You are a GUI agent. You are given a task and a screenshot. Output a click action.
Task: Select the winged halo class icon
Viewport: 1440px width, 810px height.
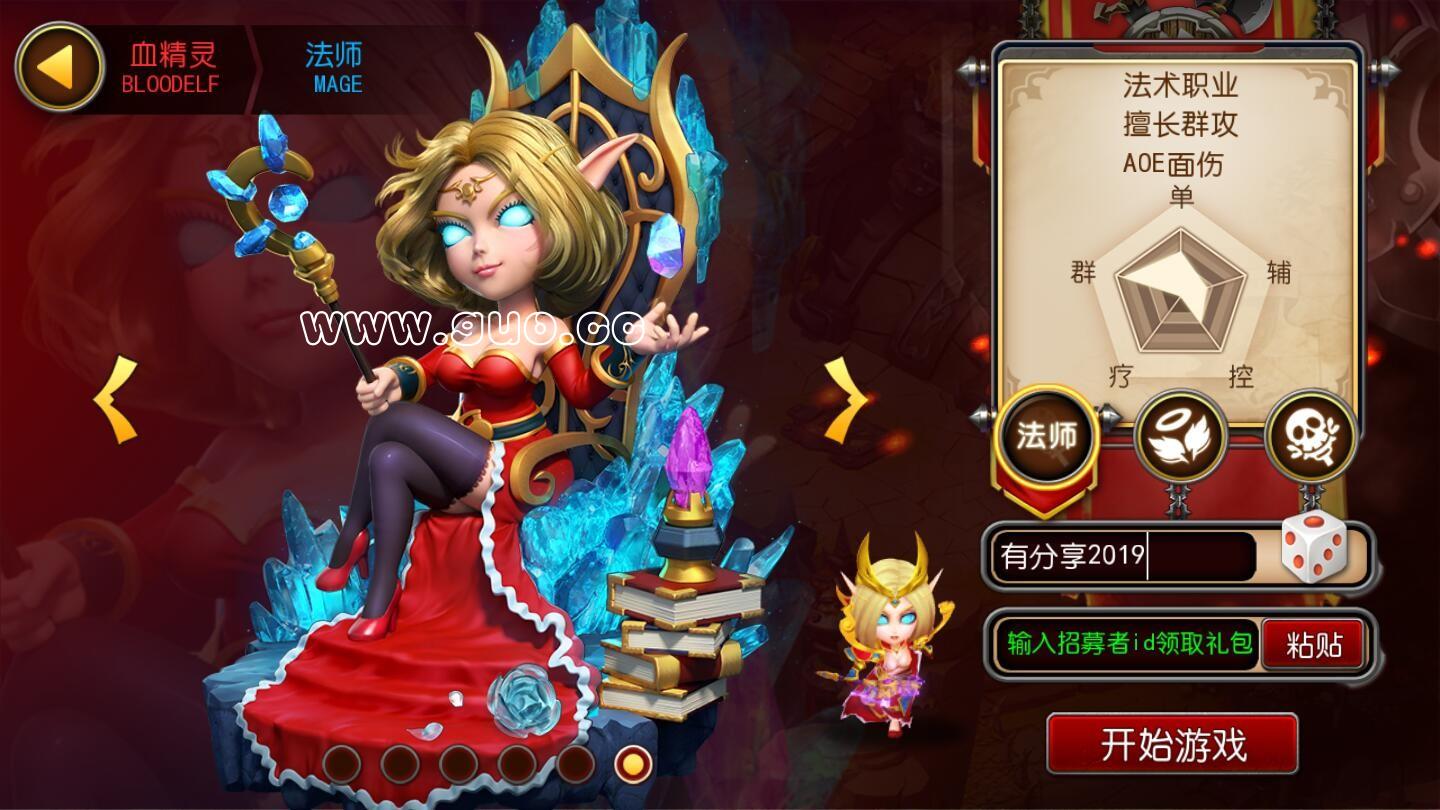click(1180, 437)
